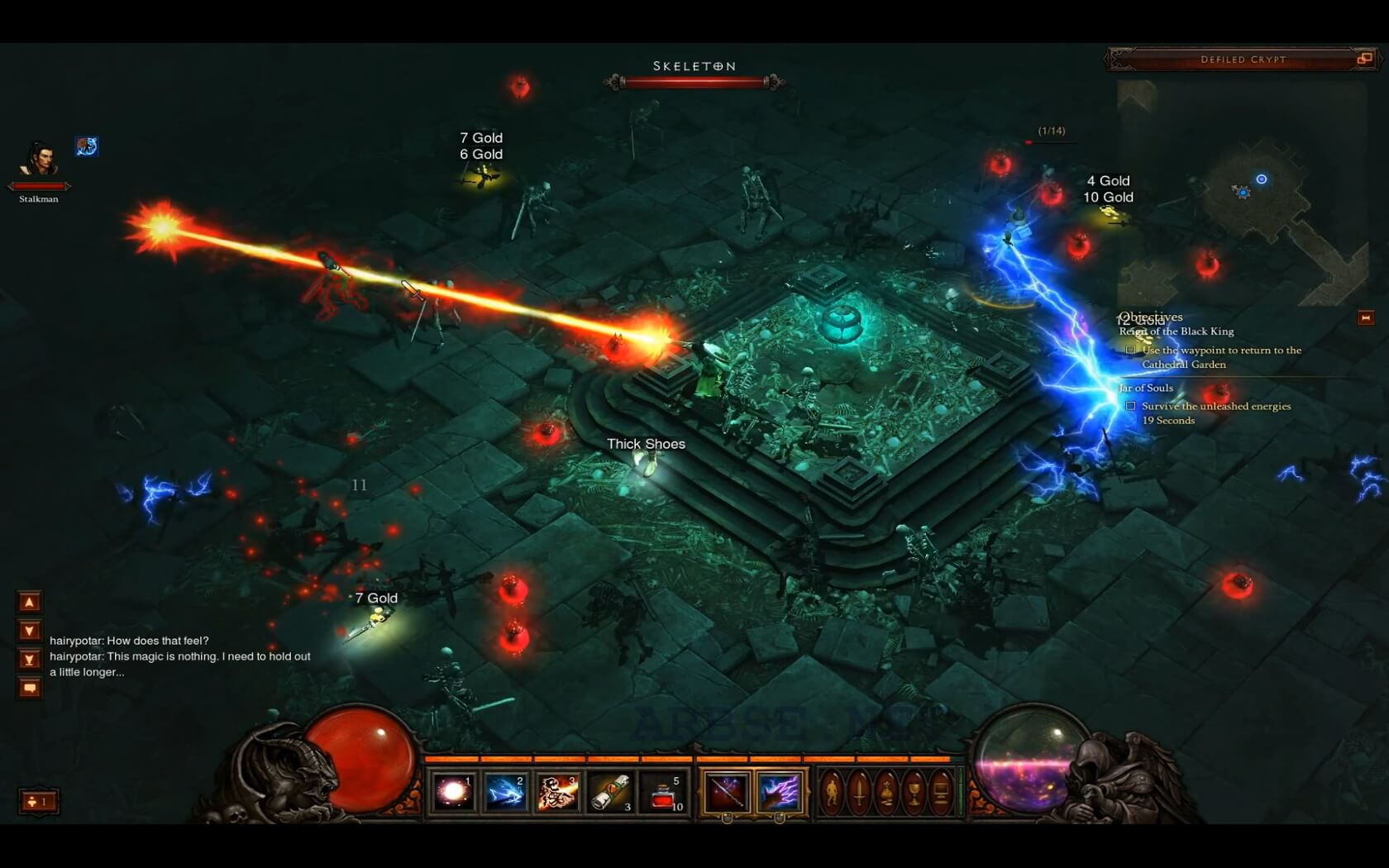Use the scroll item in slot 4

609,791
